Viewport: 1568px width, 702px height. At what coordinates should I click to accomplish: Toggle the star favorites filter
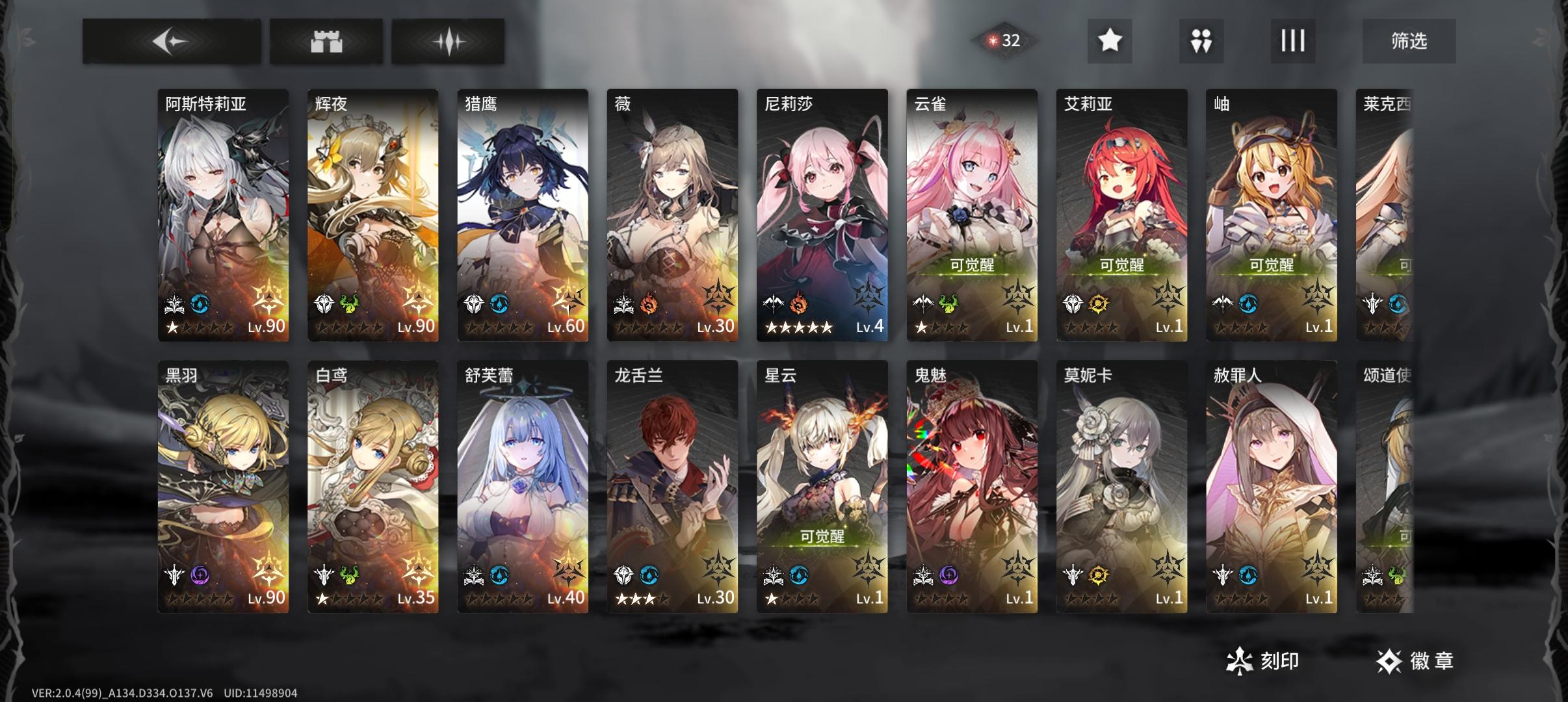point(1110,40)
